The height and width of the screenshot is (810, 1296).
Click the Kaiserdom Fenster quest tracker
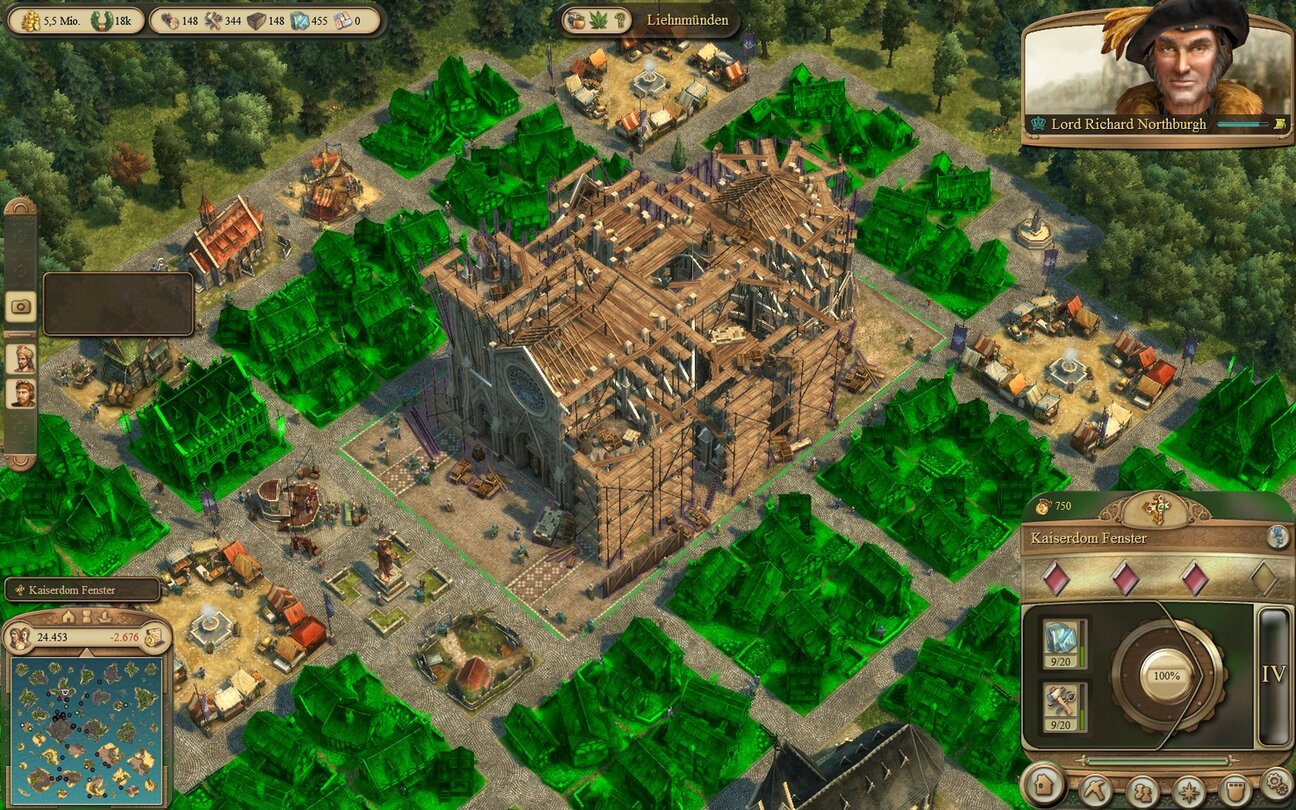coord(82,590)
